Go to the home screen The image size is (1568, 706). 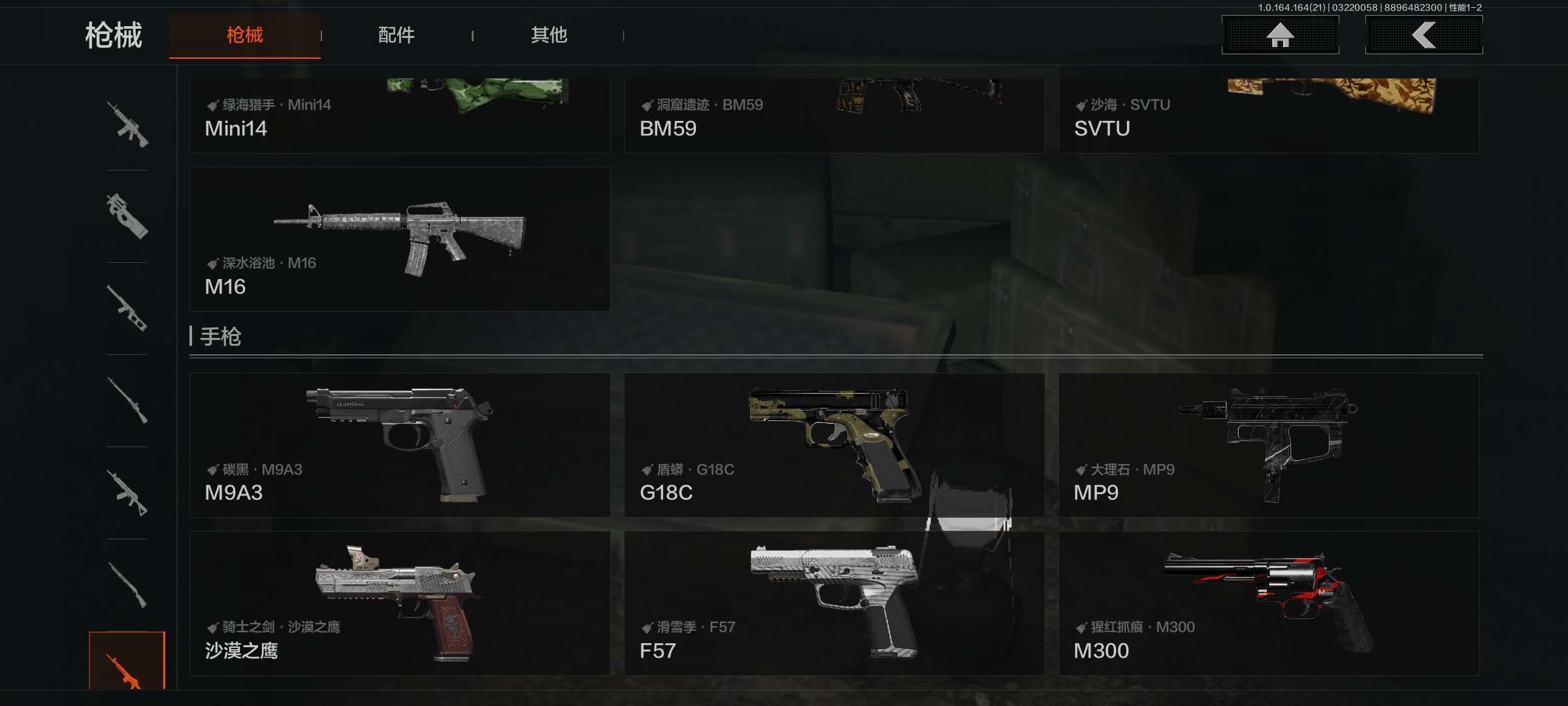1280,35
